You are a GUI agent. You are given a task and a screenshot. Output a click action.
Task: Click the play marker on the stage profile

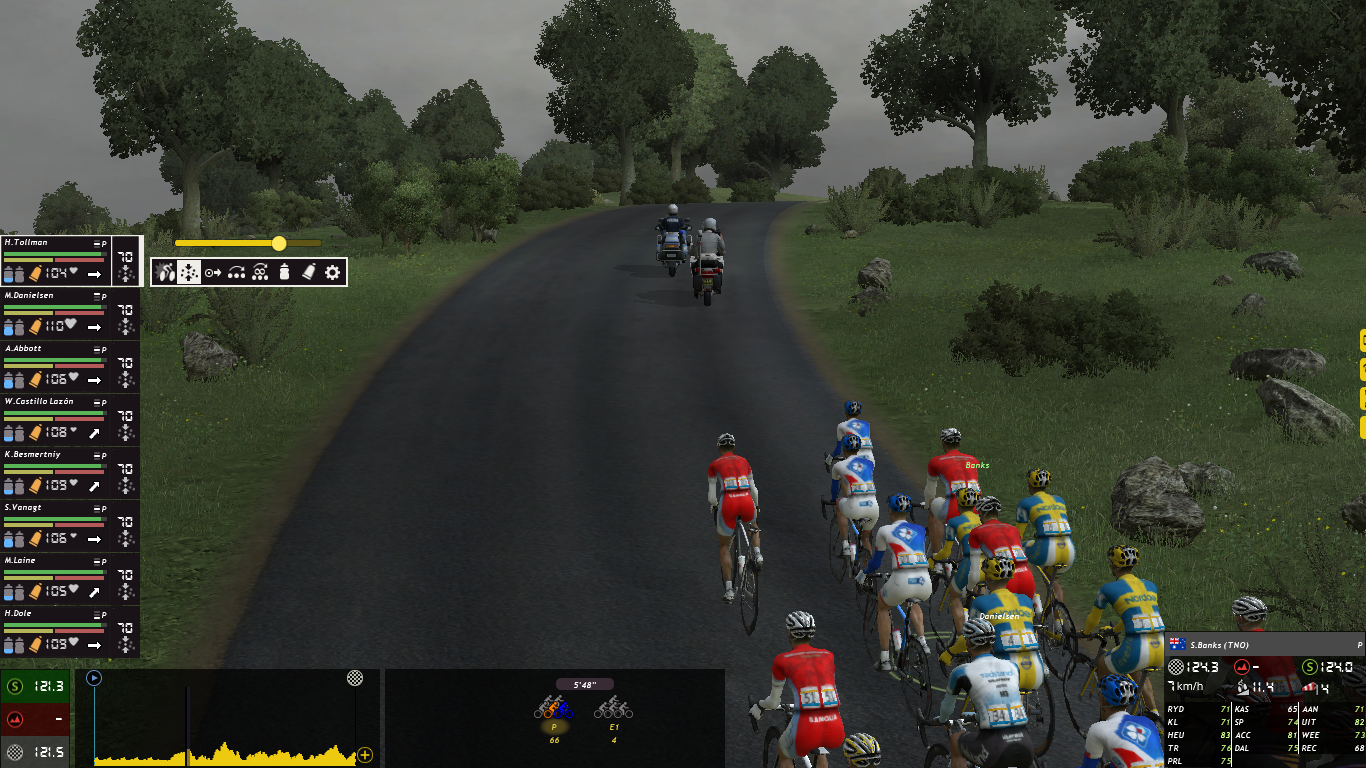[94, 678]
